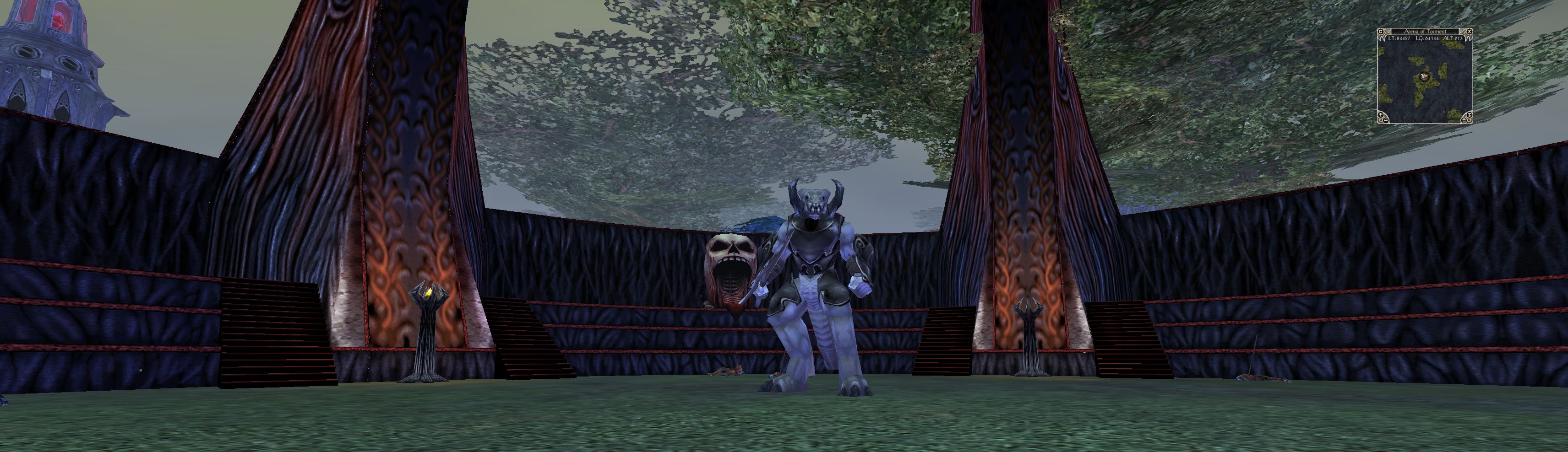This screenshot has height=452, width=1568.
Task: Zoom out the minimap with the minus button
Action: [x=1386, y=120]
